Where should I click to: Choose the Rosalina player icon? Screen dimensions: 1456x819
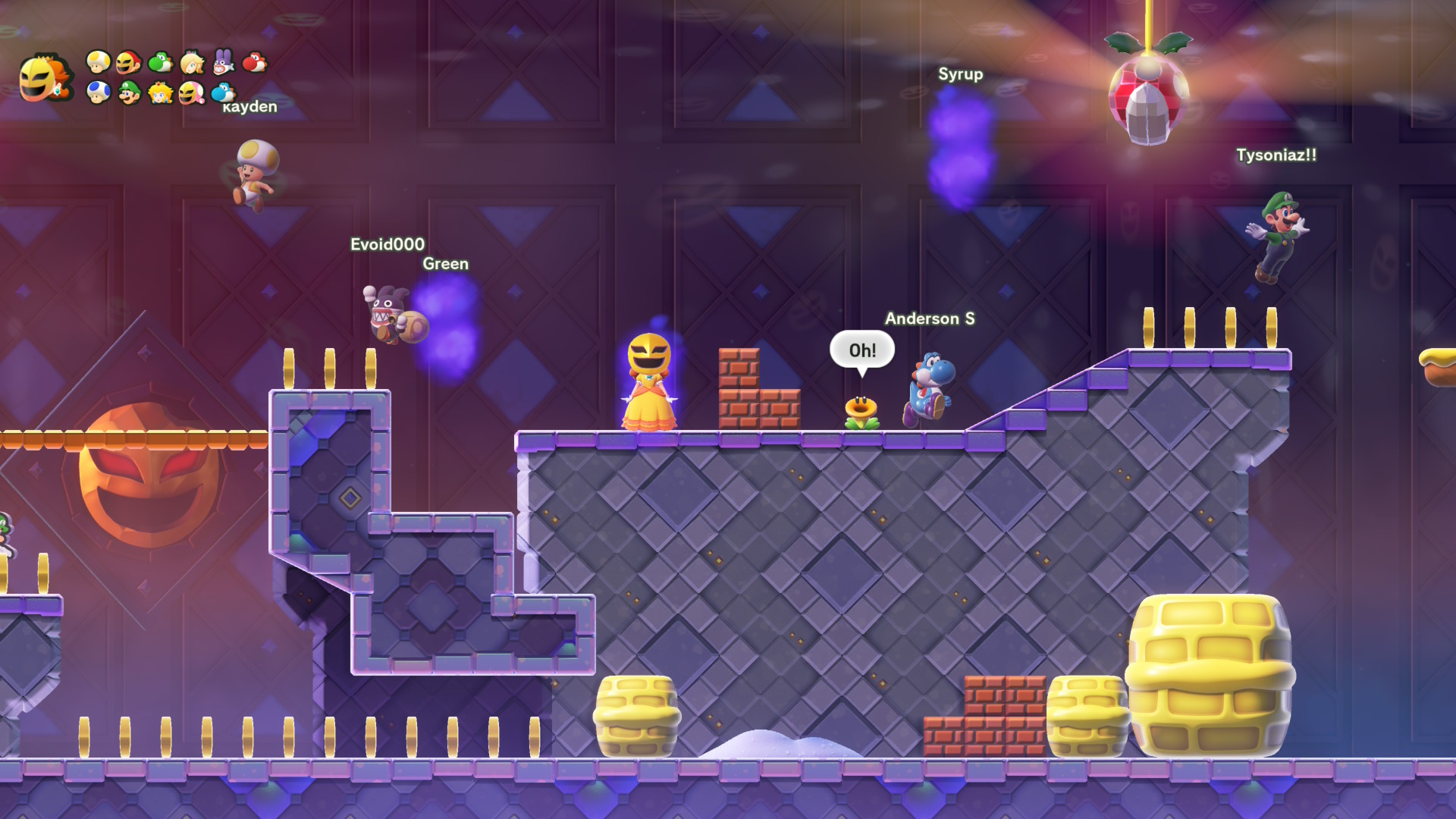tap(192, 62)
